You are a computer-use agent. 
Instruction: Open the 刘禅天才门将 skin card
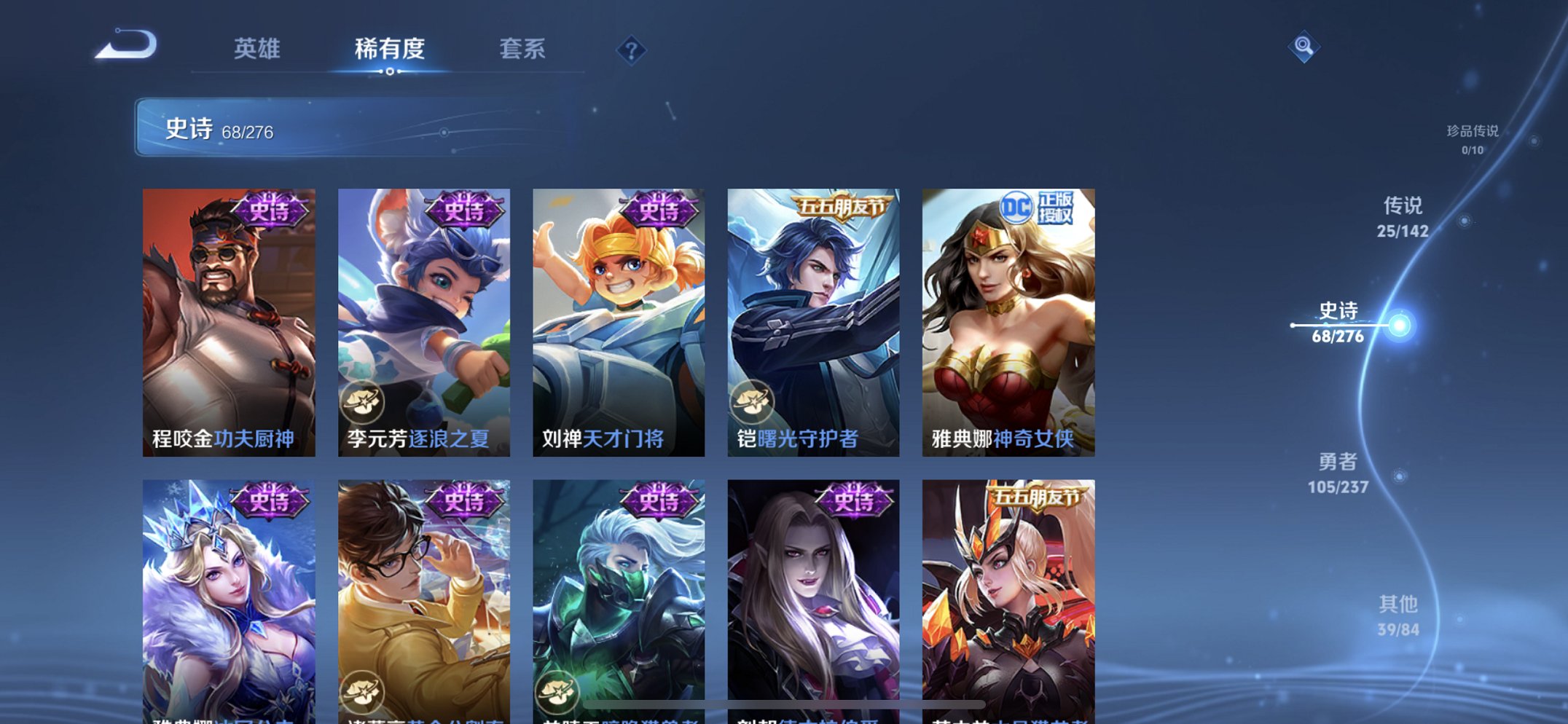[617, 313]
